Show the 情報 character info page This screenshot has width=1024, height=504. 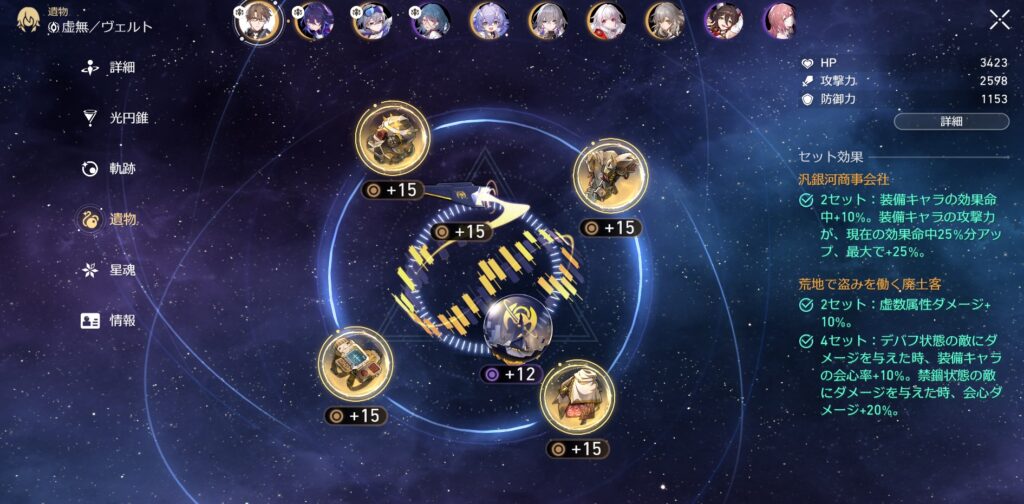pyautogui.click(x=121, y=321)
